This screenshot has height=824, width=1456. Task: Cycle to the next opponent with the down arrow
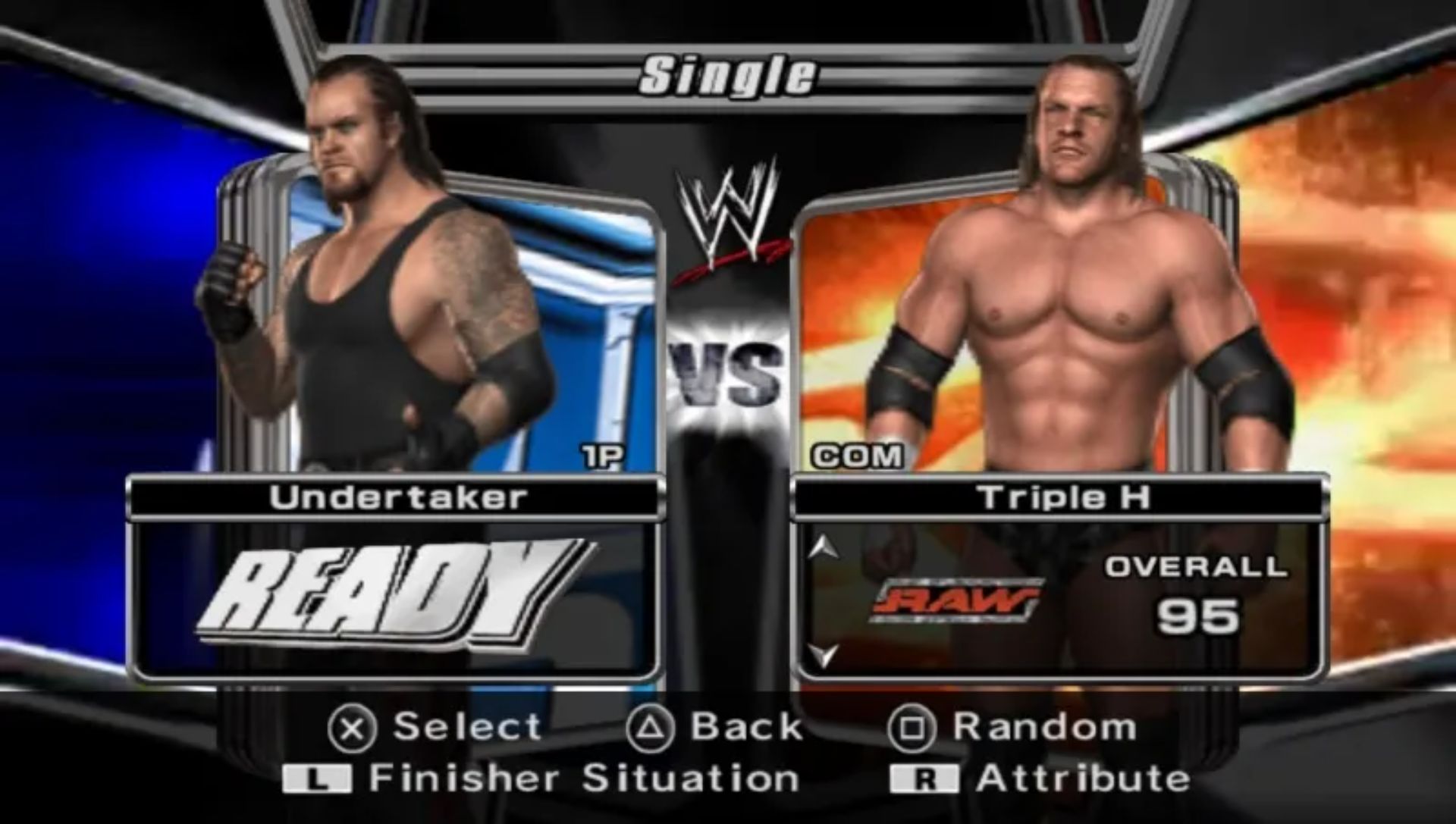pyautogui.click(x=823, y=653)
